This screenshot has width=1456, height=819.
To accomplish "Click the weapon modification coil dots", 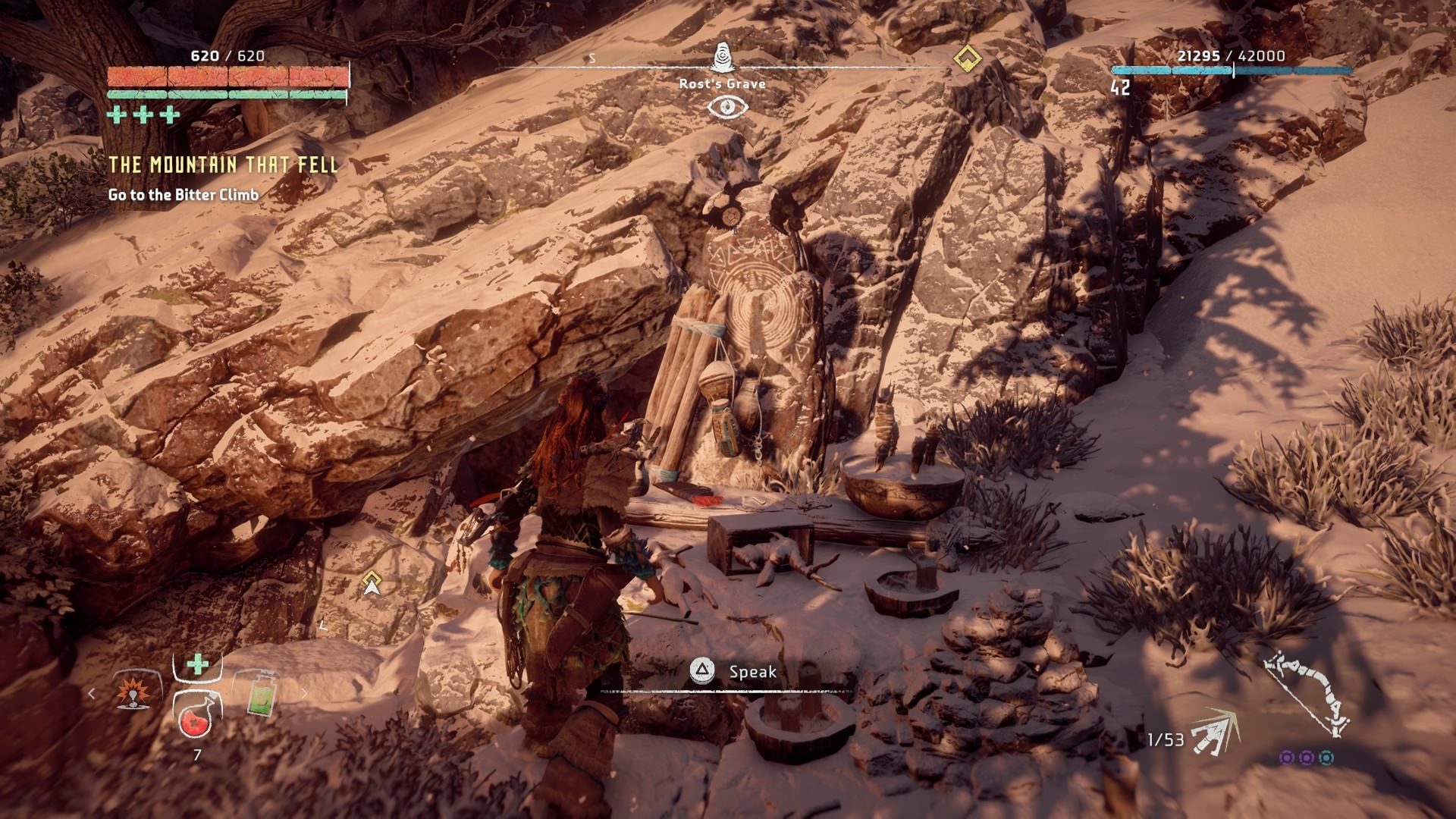I will tap(1306, 758).
